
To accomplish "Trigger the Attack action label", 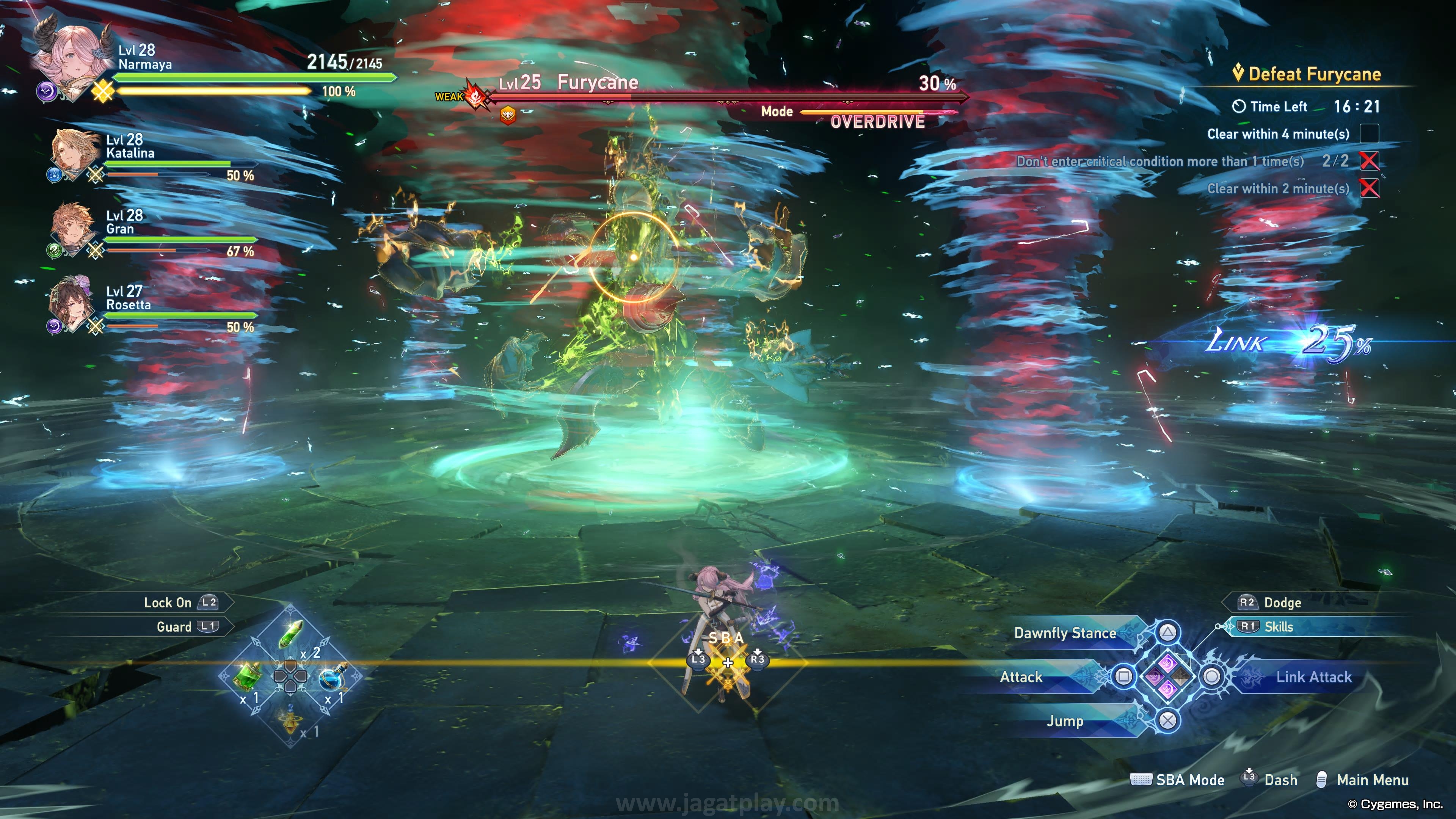I will coord(1021,677).
